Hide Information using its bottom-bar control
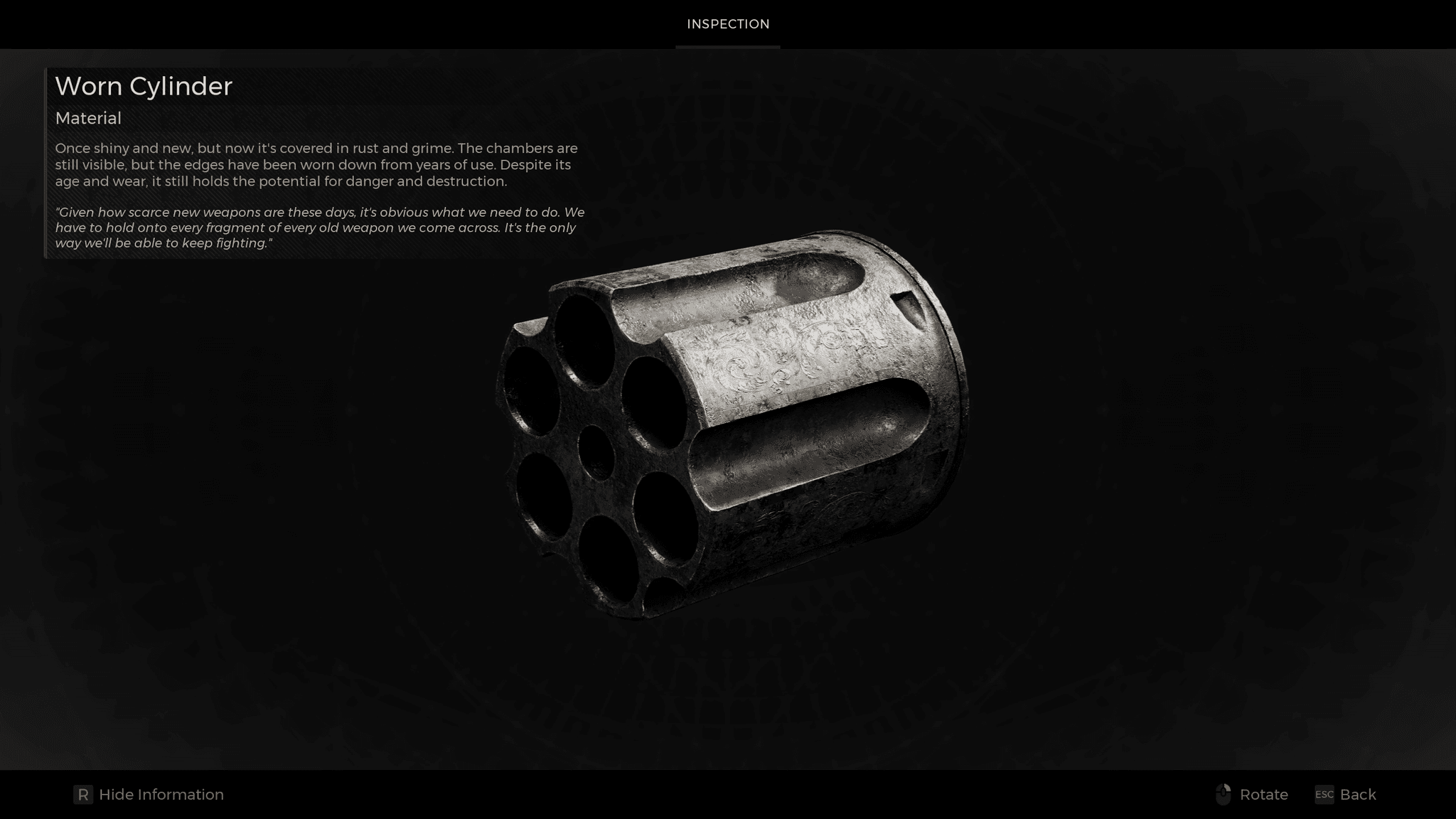The height and width of the screenshot is (819, 1456). click(x=161, y=794)
